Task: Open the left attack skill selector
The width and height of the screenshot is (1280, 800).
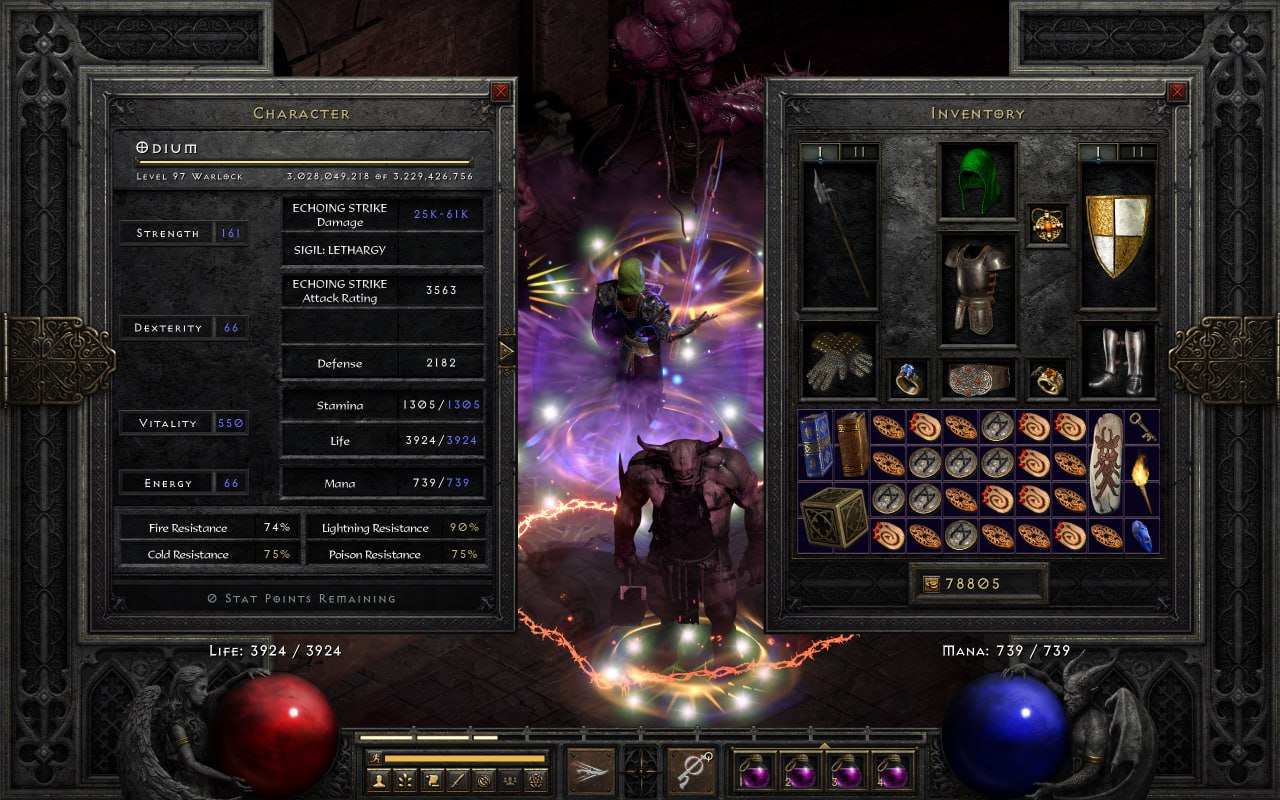Action: [592, 770]
